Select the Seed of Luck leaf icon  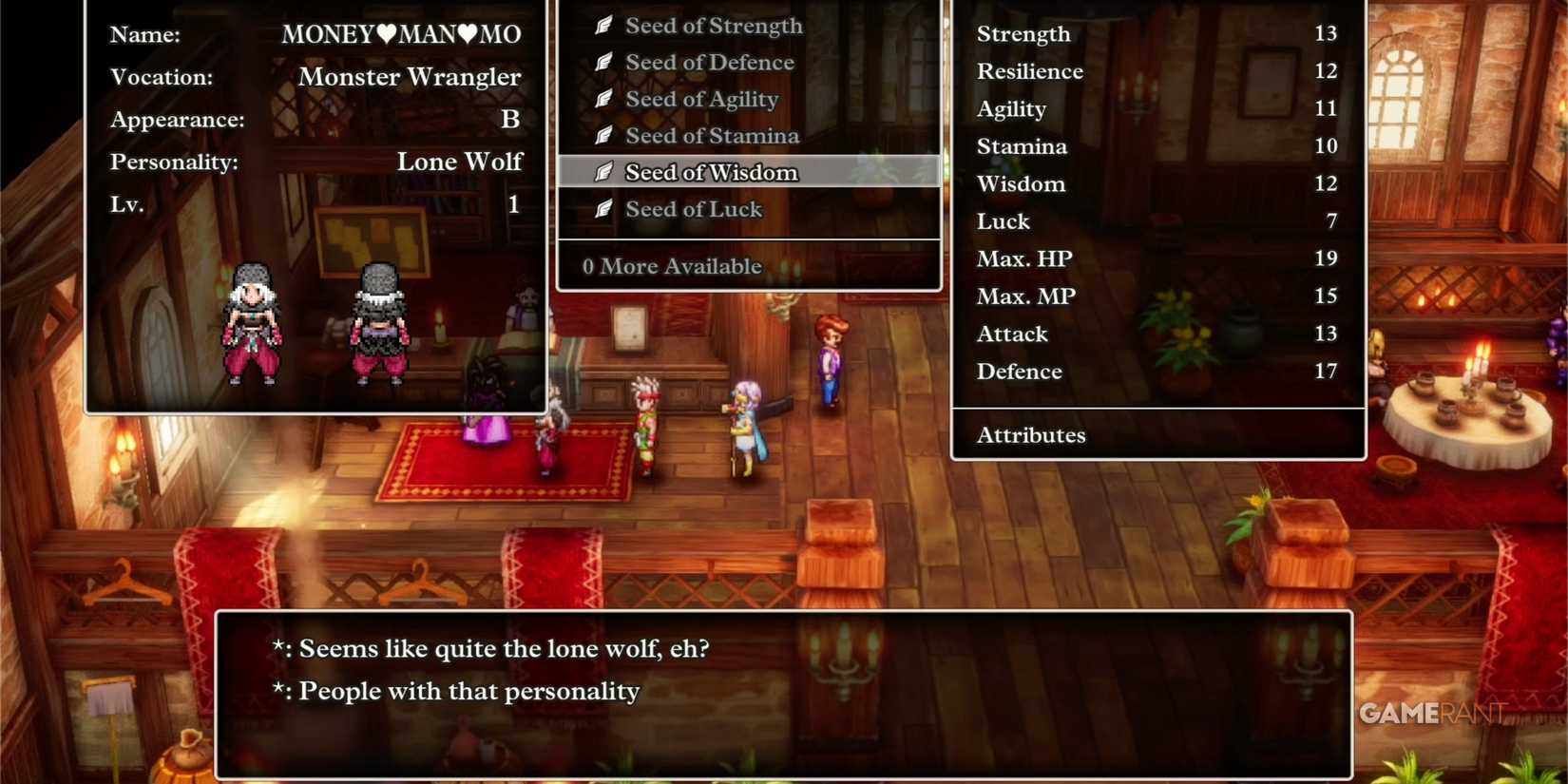602,209
